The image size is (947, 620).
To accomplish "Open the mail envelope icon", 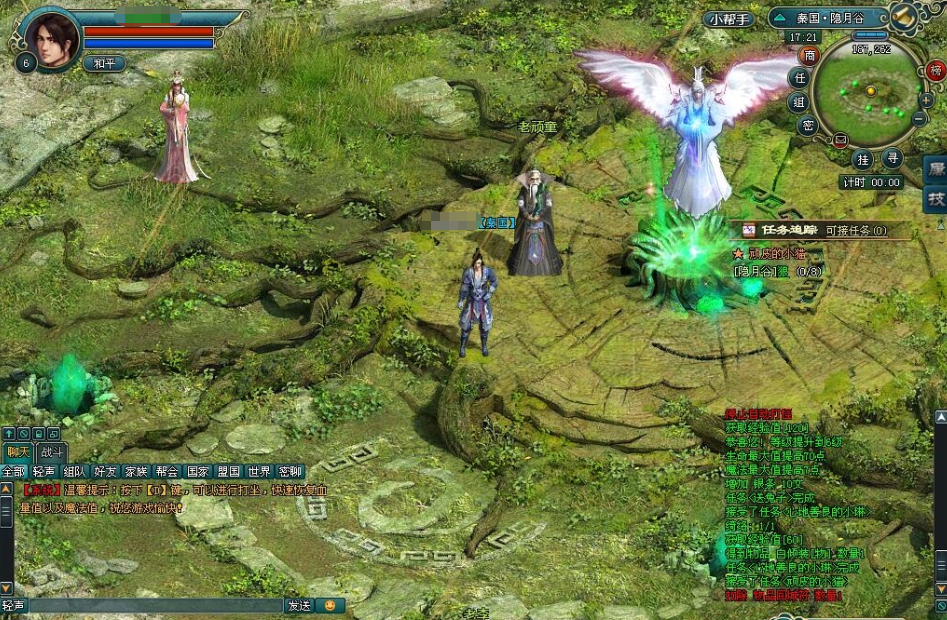I will pyautogui.click(x=840, y=140).
